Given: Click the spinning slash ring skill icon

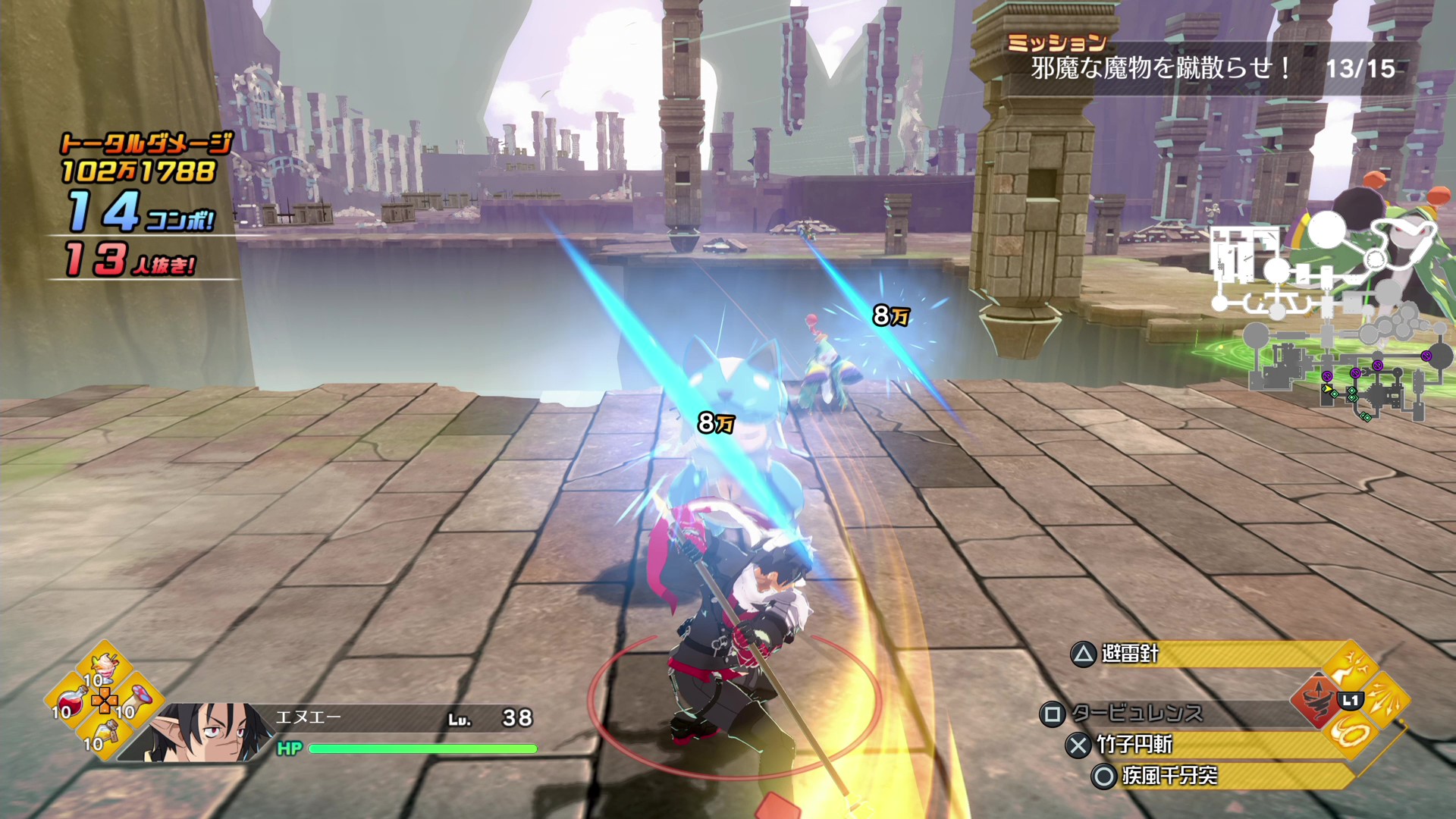Looking at the screenshot, I should click(x=1351, y=735).
